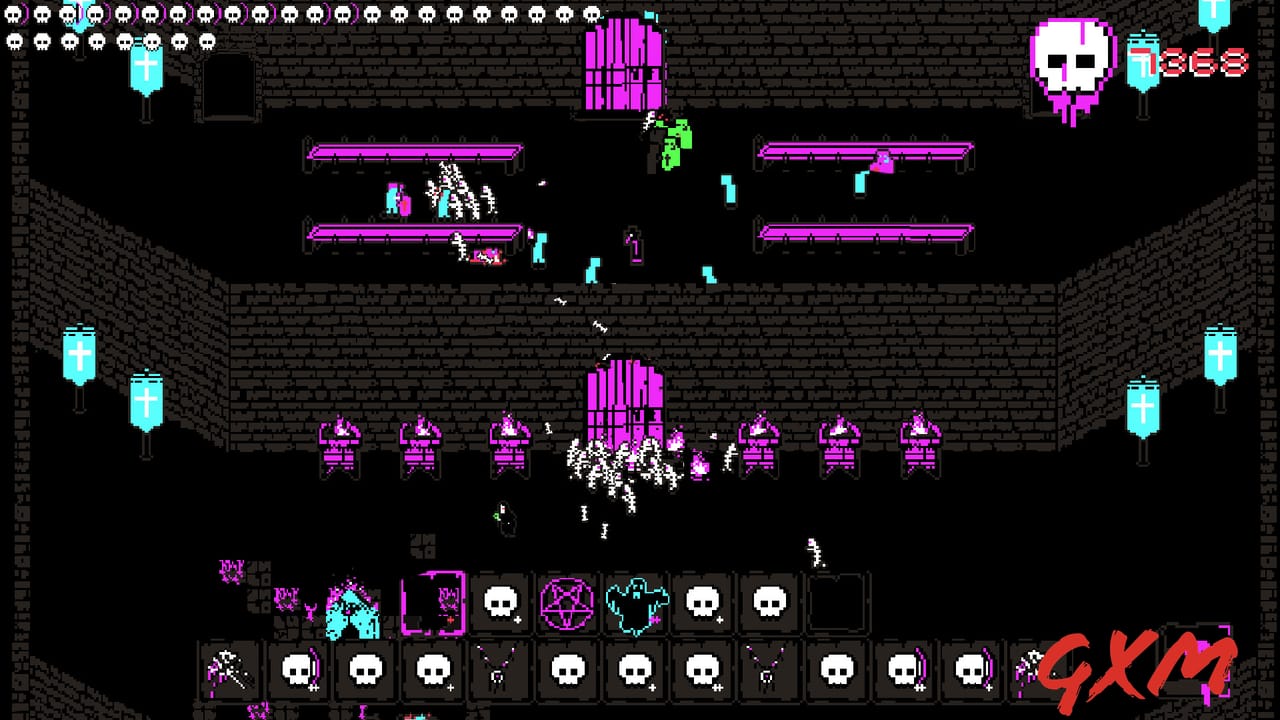Viewport: 1280px width, 720px height.
Task: Select the rightmost amulet in the bottom row
Action: (766, 672)
